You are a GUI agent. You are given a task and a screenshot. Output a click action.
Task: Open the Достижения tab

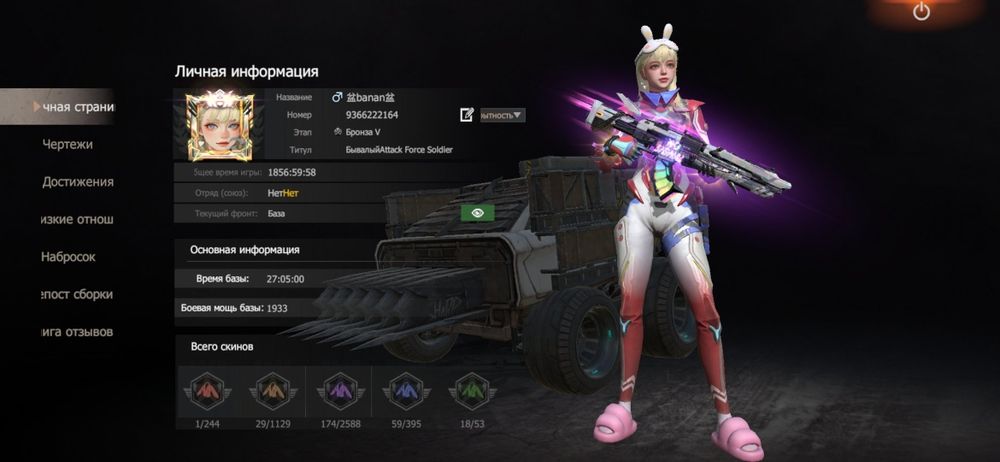click(77, 182)
